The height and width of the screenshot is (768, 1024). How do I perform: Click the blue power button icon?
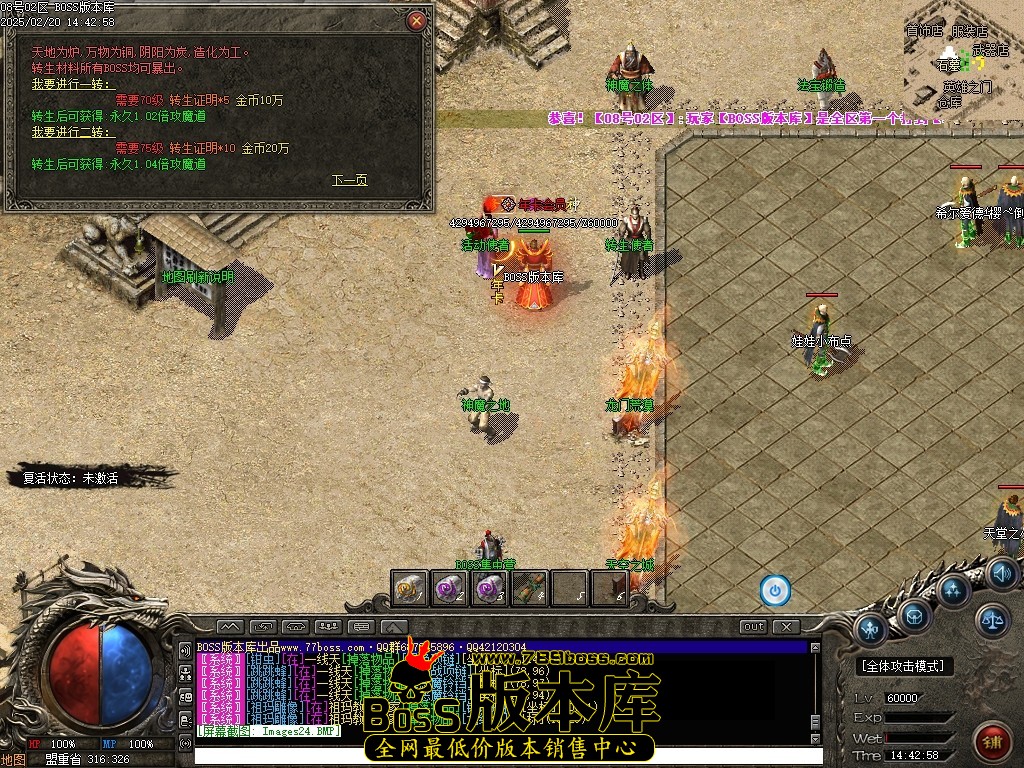point(775,590)
